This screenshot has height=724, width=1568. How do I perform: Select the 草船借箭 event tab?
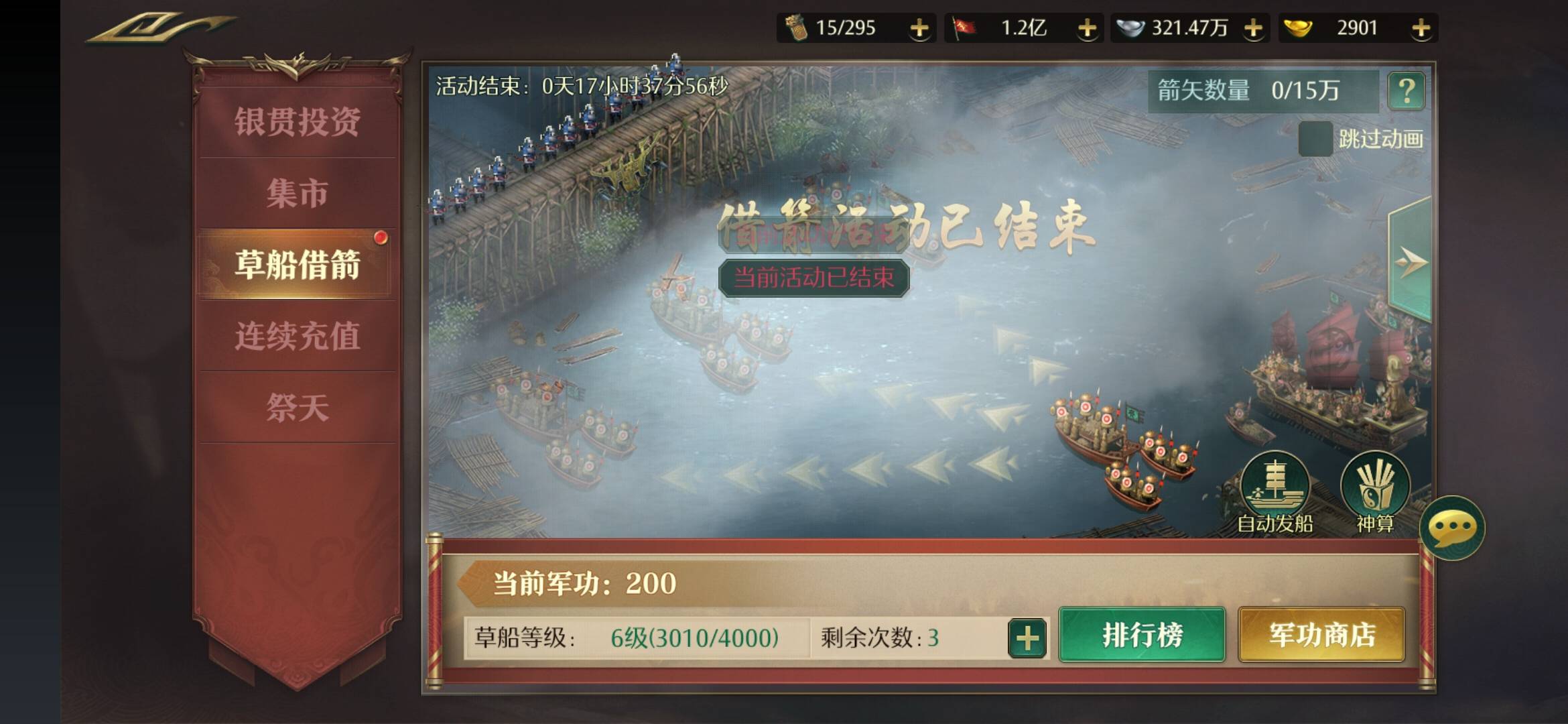click(x=297, y=264)
